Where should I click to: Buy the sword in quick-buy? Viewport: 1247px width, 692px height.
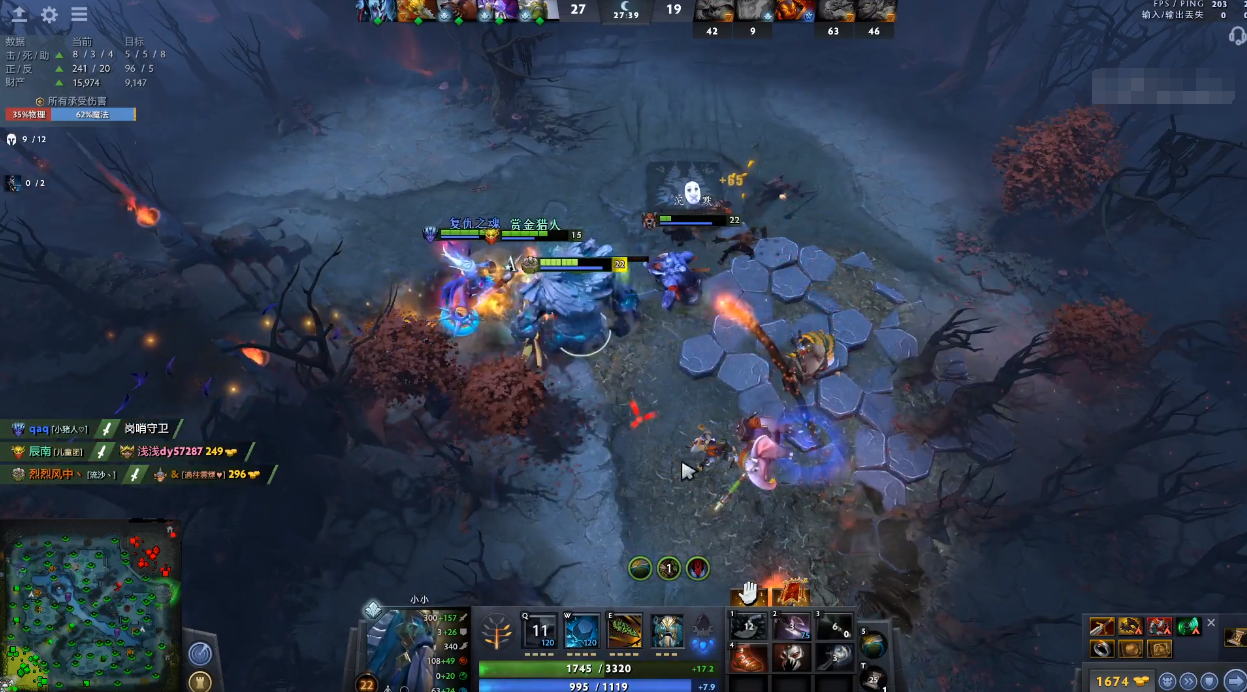coord(1102,627)
